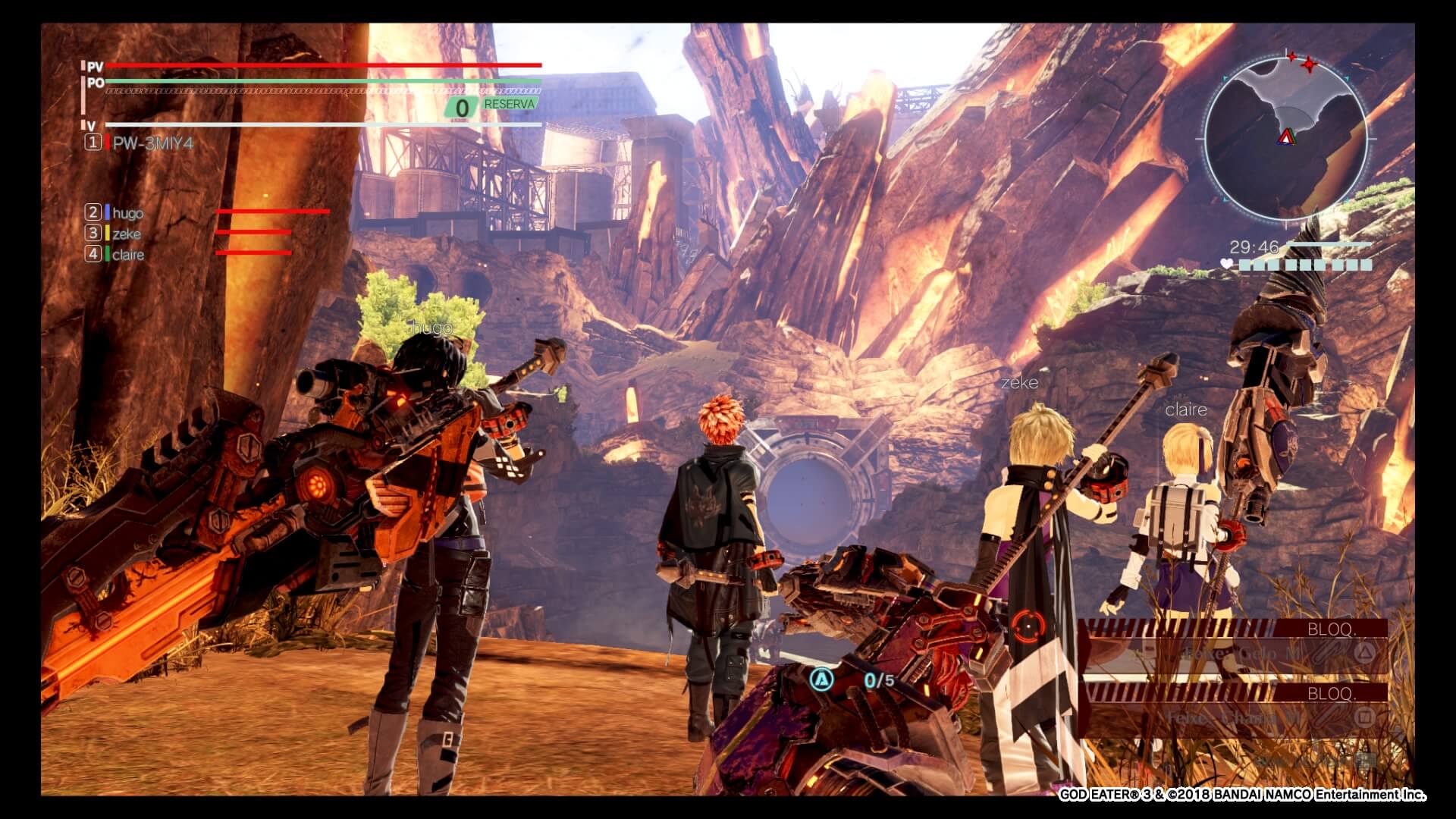
Task: Choose zeke from the party list
Action: coord(126,234)
